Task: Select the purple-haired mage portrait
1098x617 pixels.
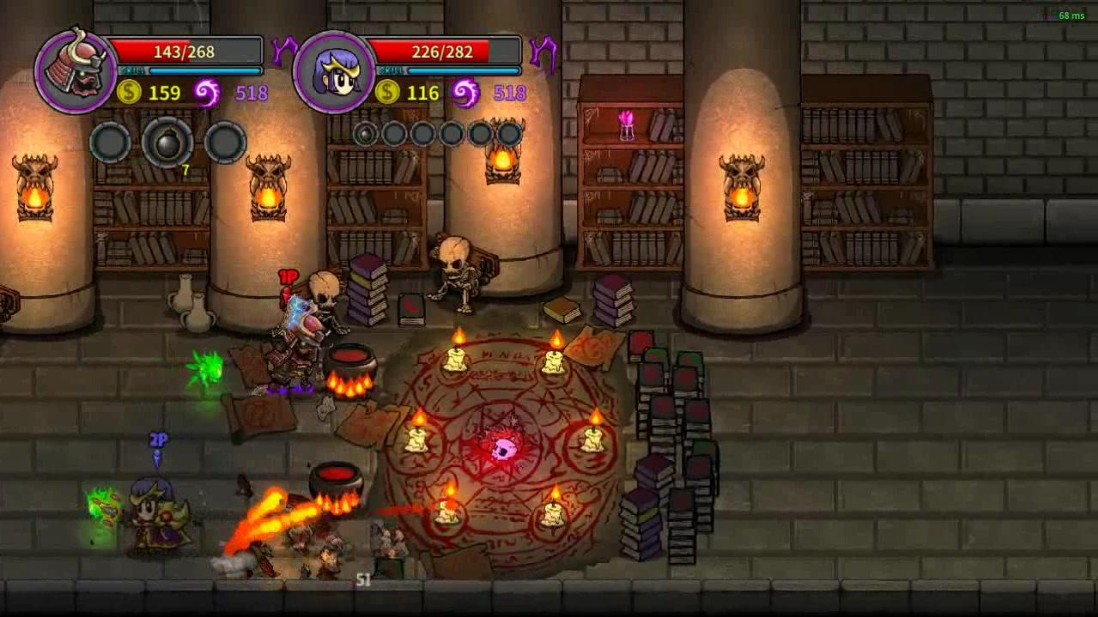Action: click(x=334, y=70)
